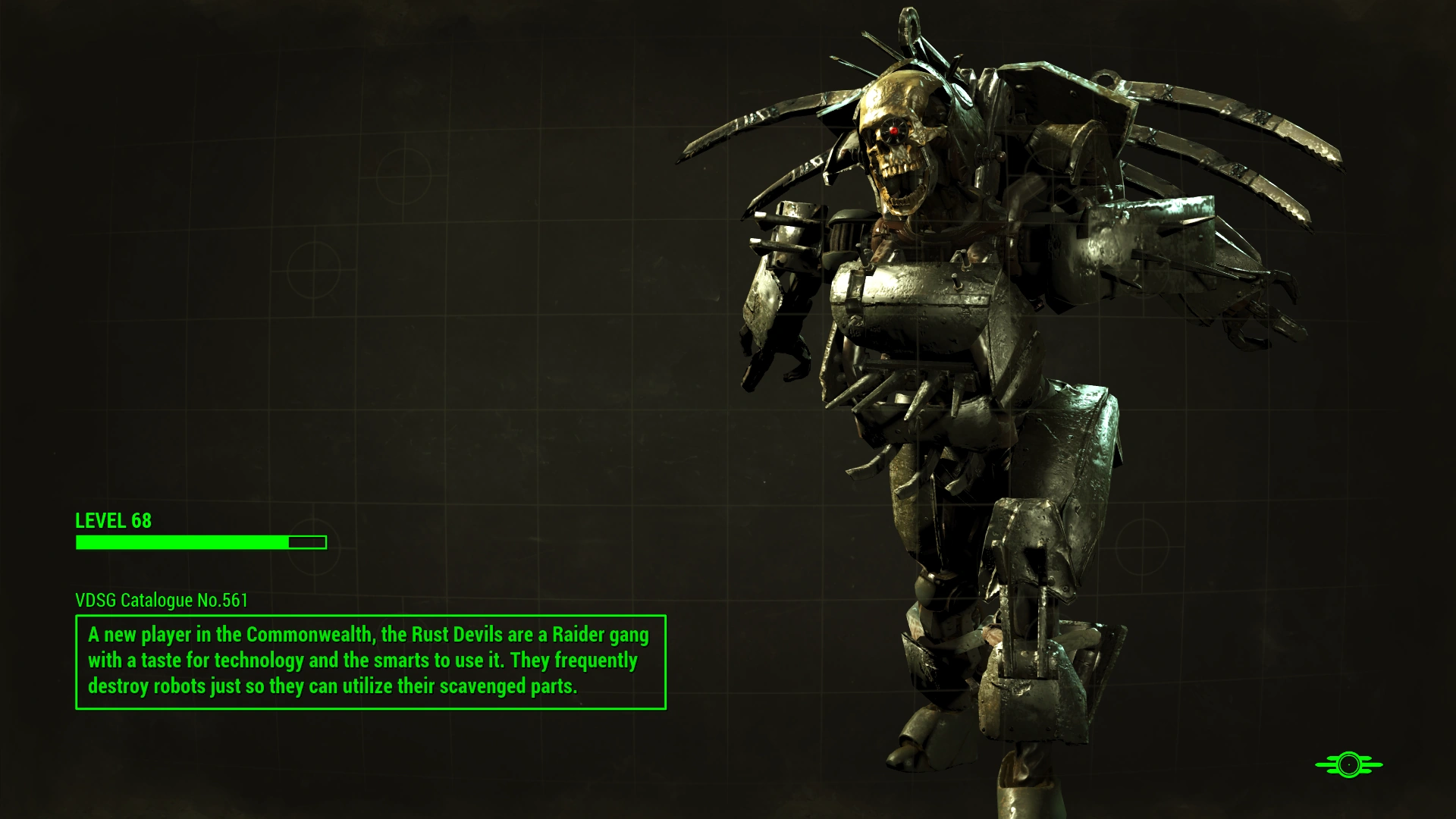Toggle the LEVEL 68 header text
The image size is (1456, 819).
pyautogui.click(x=112, y=521)
